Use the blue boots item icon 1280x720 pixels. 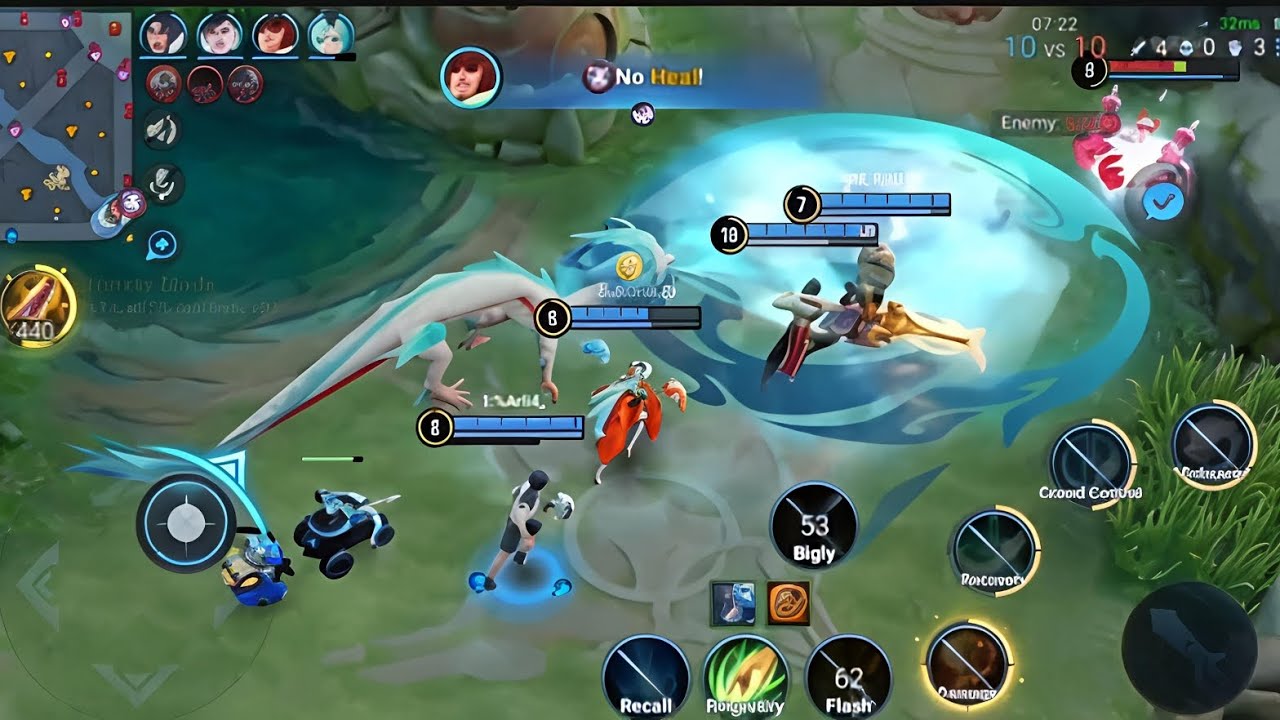click(x=732, y=603)
